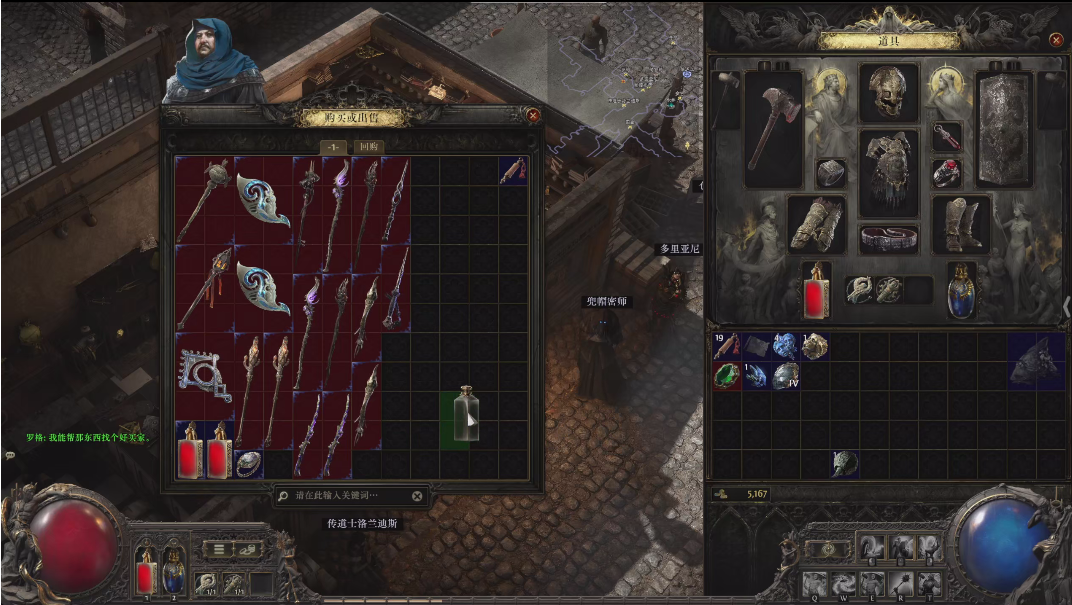The height and width of the screenshot is (605, 1072).
Task: Select the stack of 19 scrolls in backpack
Action: click(x=726, y=346)
